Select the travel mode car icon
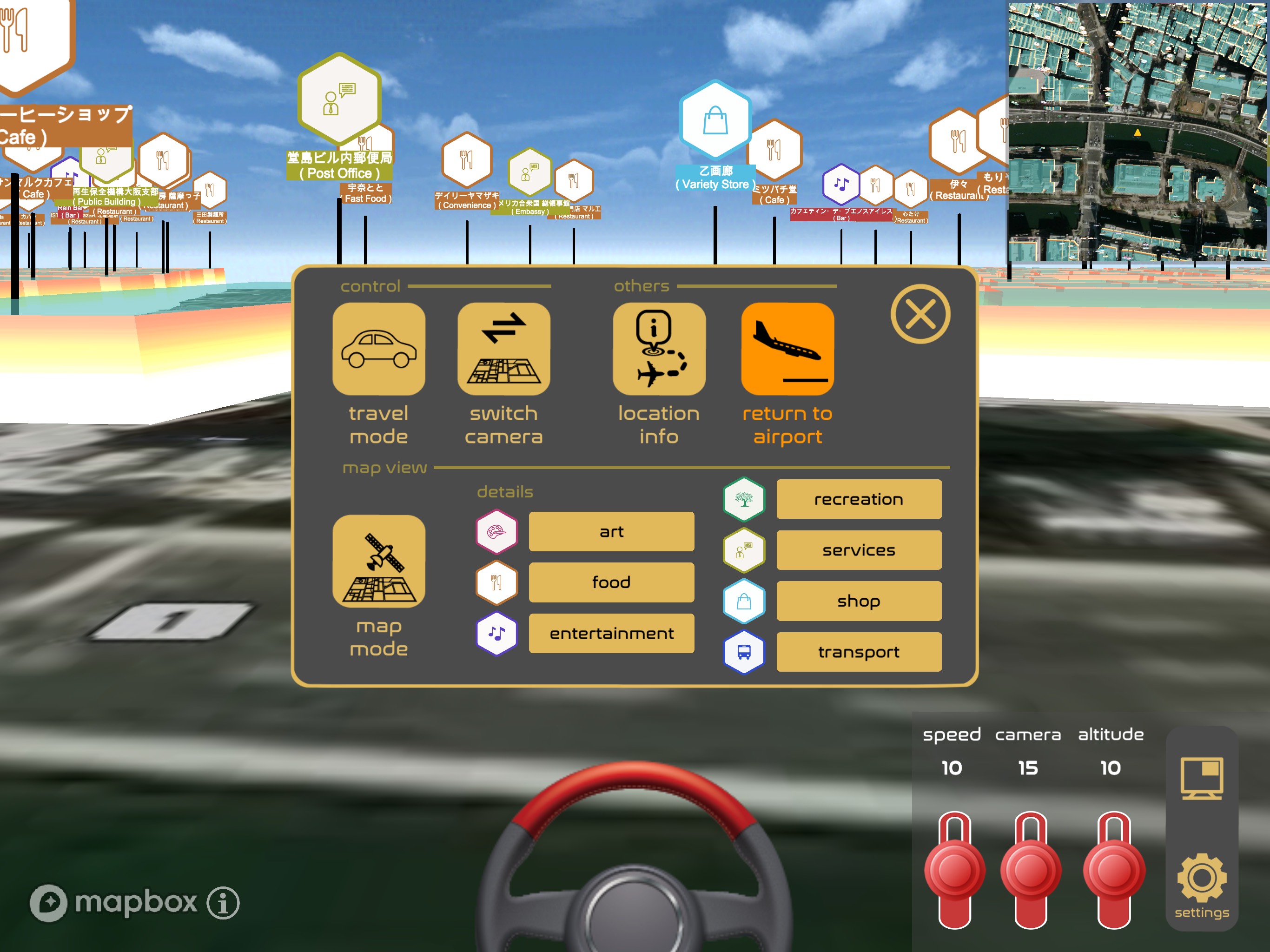Screen dimensions: 1270x952 [379, 349]
